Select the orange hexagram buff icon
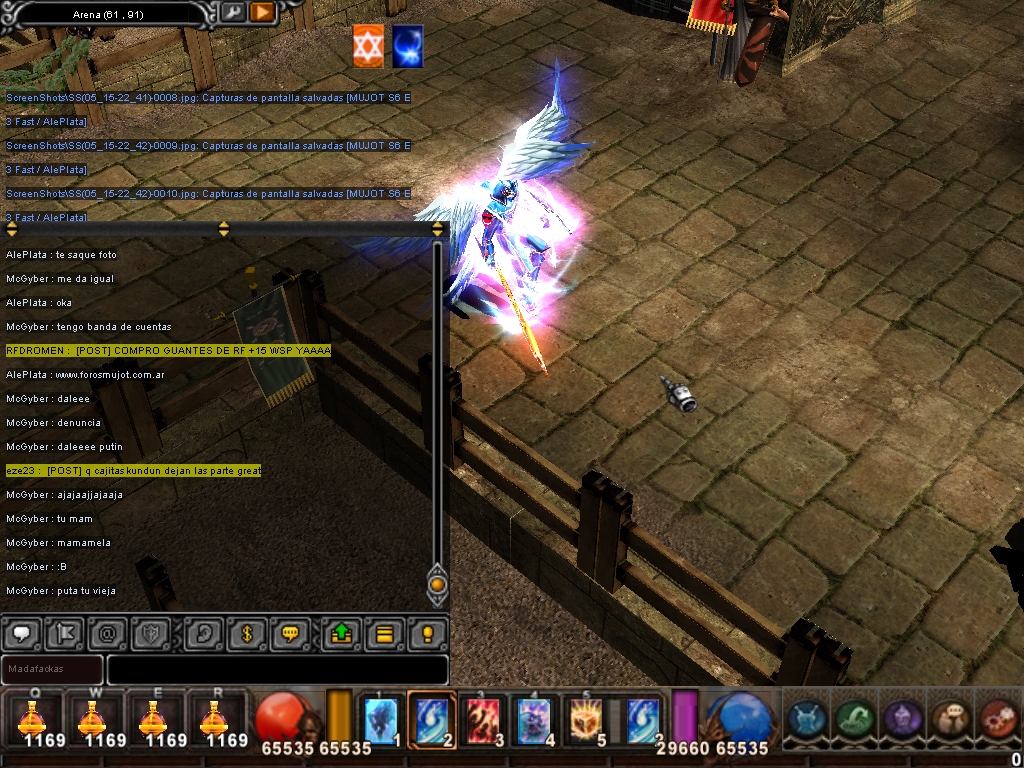 point(368,47)
